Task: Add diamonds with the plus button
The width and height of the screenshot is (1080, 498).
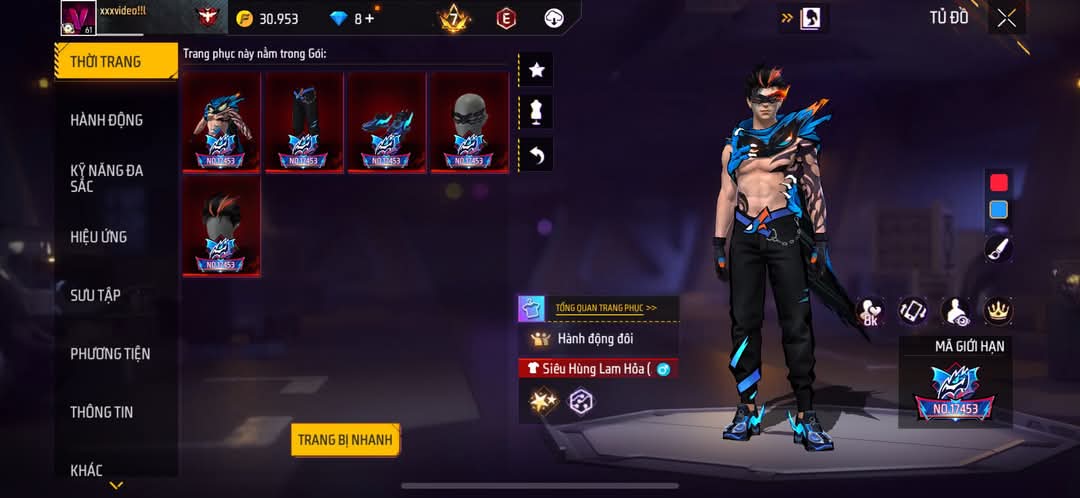Action: coord(370,19)
